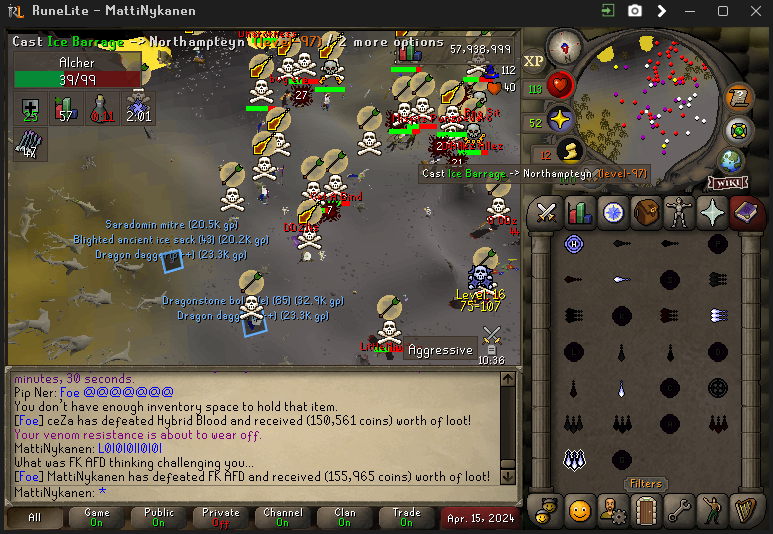Switch to the Skills tab
The image size is (773, 534).
coord(579,212)
